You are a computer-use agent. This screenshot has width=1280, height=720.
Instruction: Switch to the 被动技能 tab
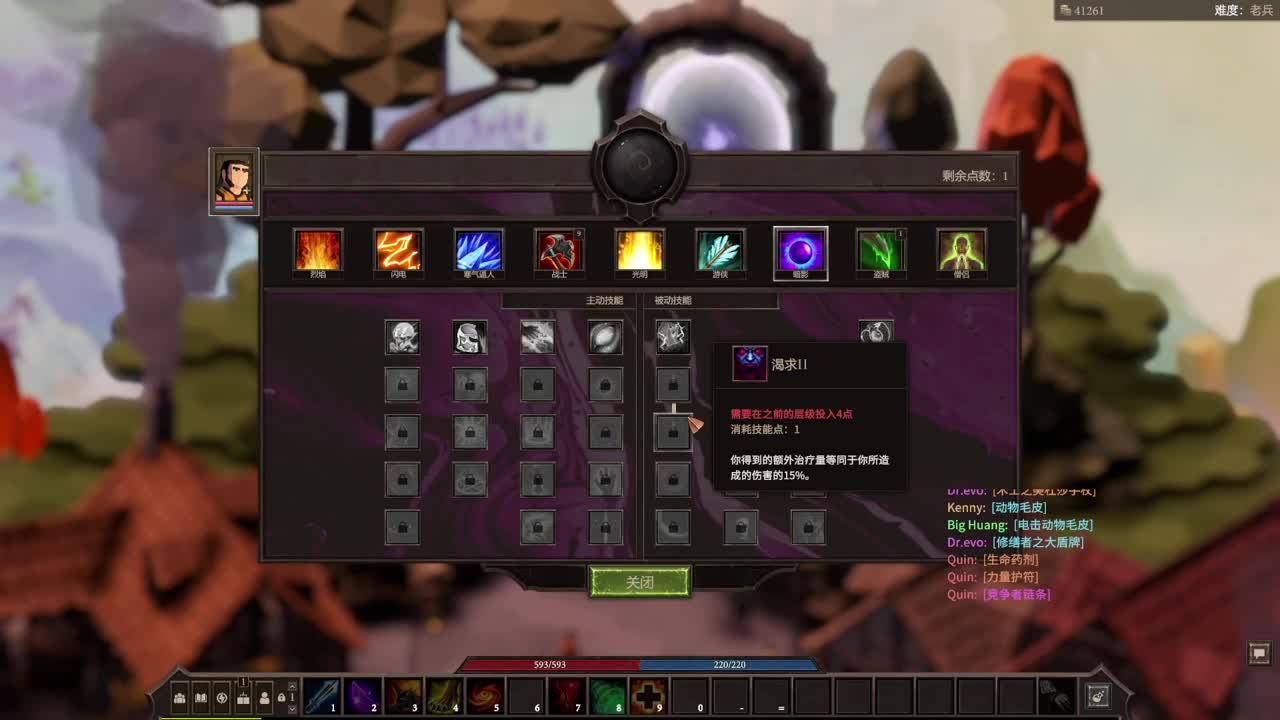pyautogui.click(x=674, y=301)
